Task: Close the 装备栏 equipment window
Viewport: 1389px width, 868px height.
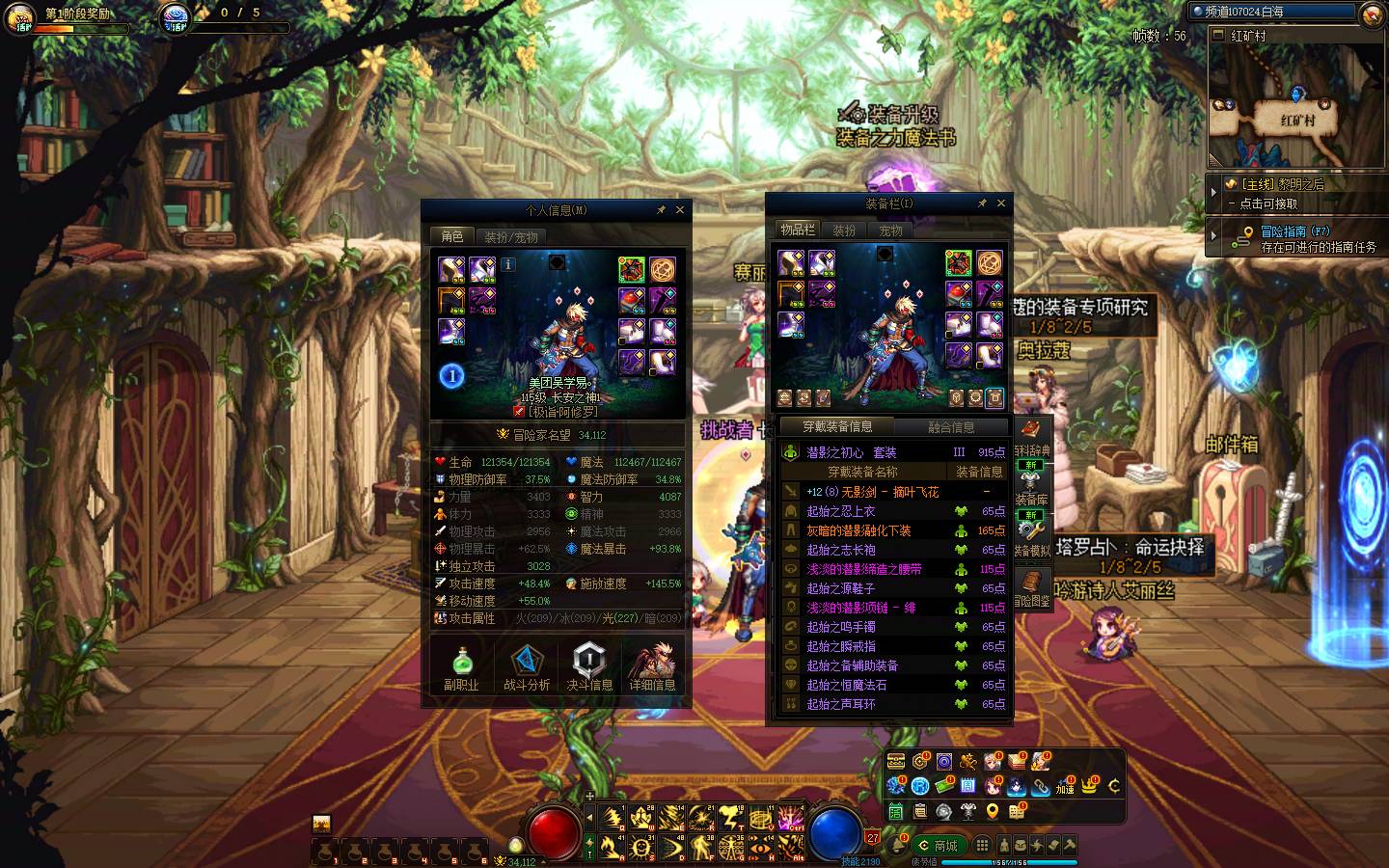Action: point(1000,203)
